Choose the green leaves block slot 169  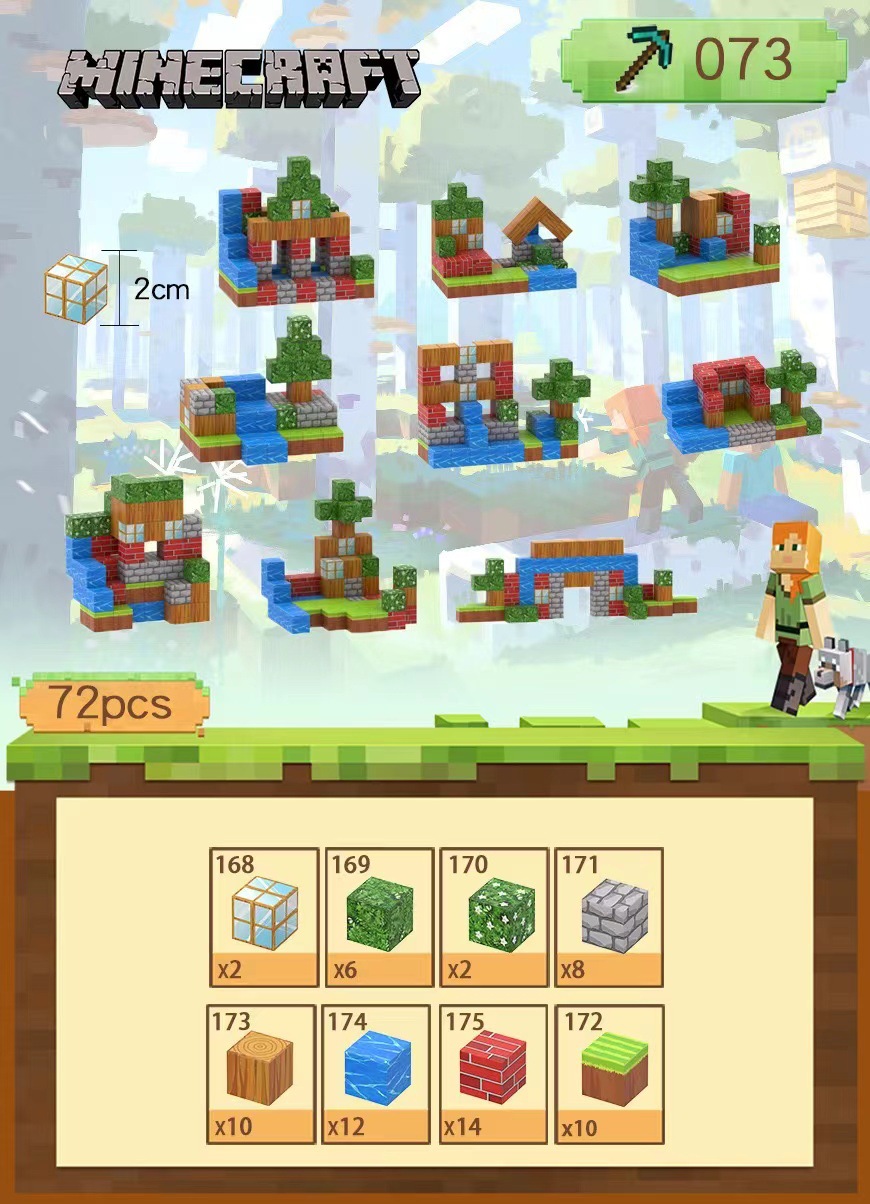[x=379, y=916]
